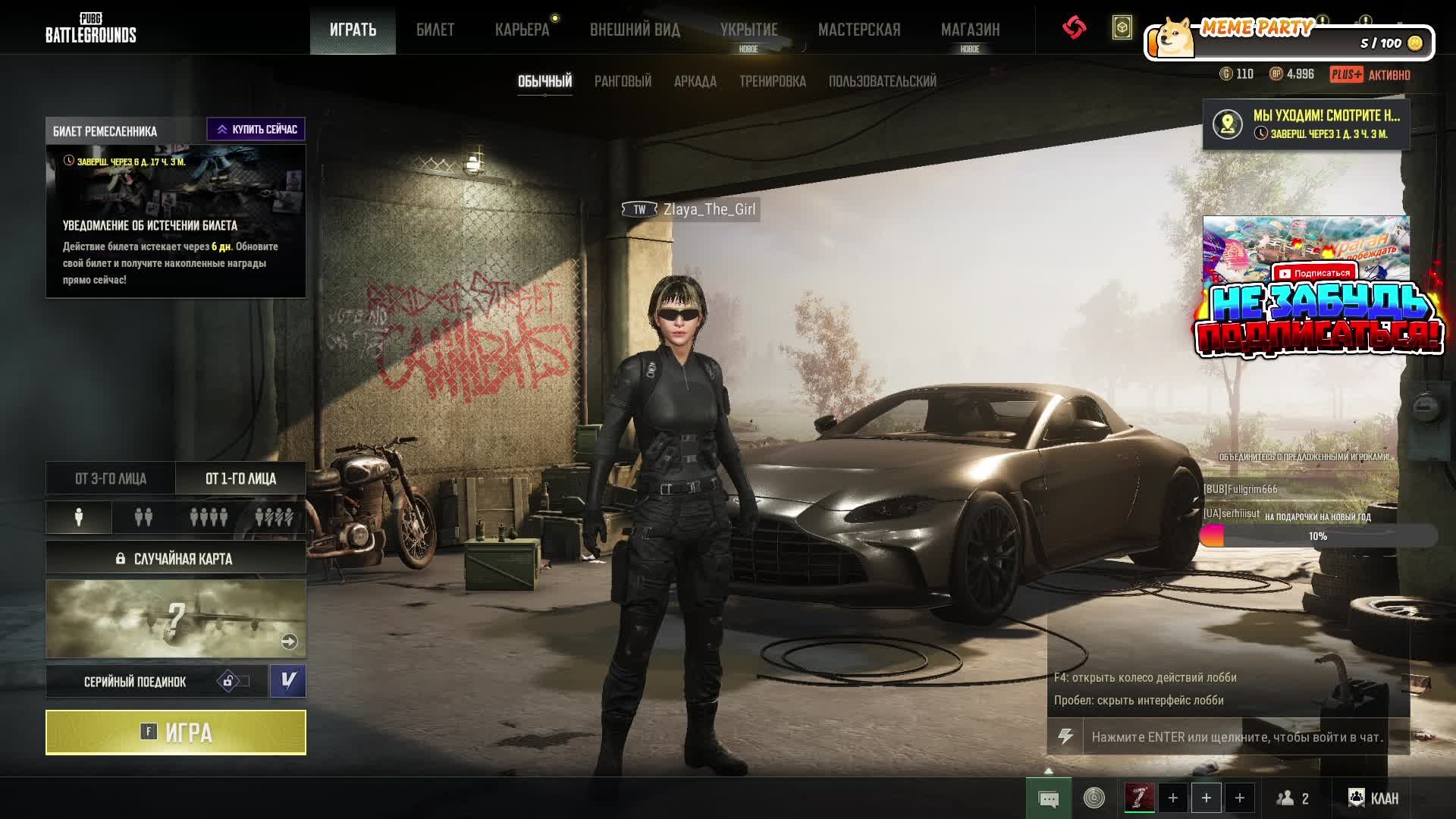This screenshot has height=819, width=1456.
Task: Open the КЛАН panel
Action: (x=1373, y=798)
